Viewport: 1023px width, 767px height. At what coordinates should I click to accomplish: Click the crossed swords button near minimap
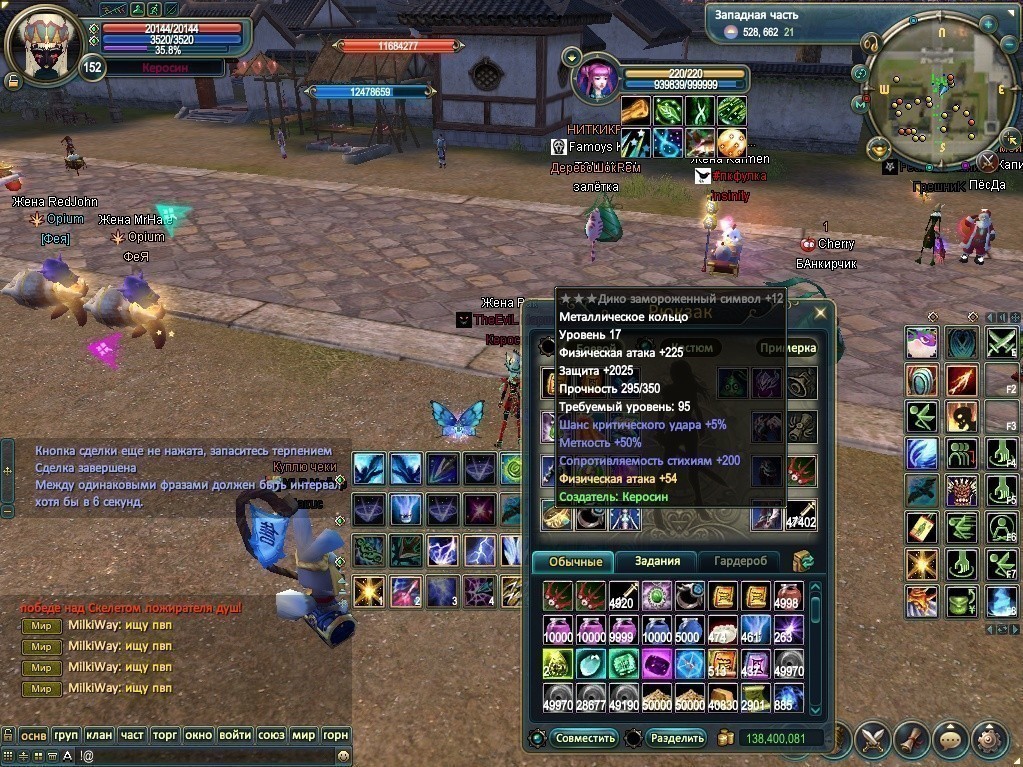987,161
